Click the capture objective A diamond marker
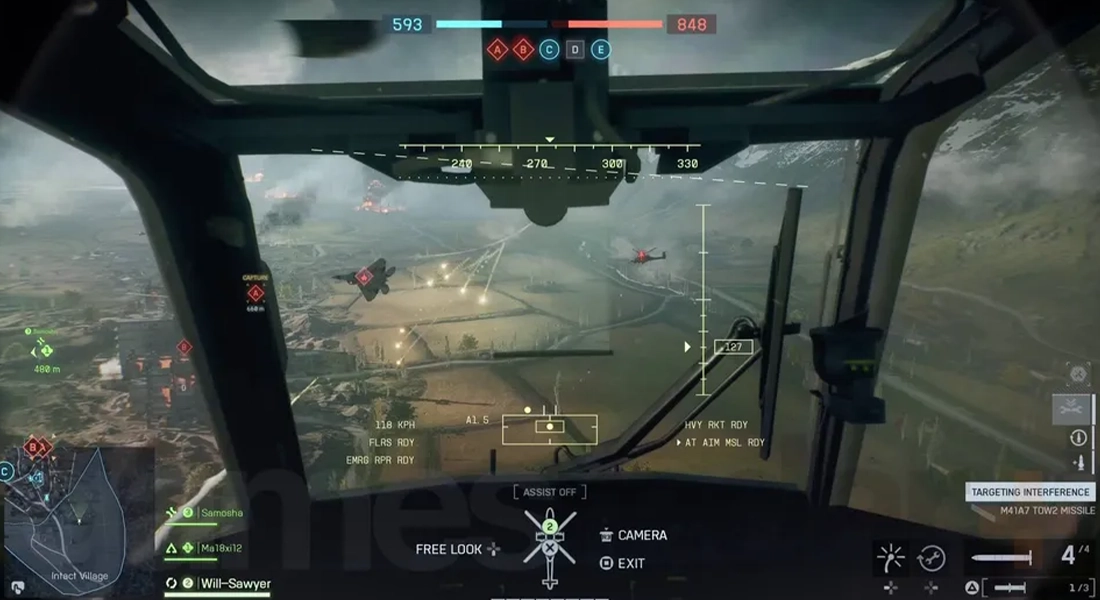The image size is (1100, 600). click(256, 293)
